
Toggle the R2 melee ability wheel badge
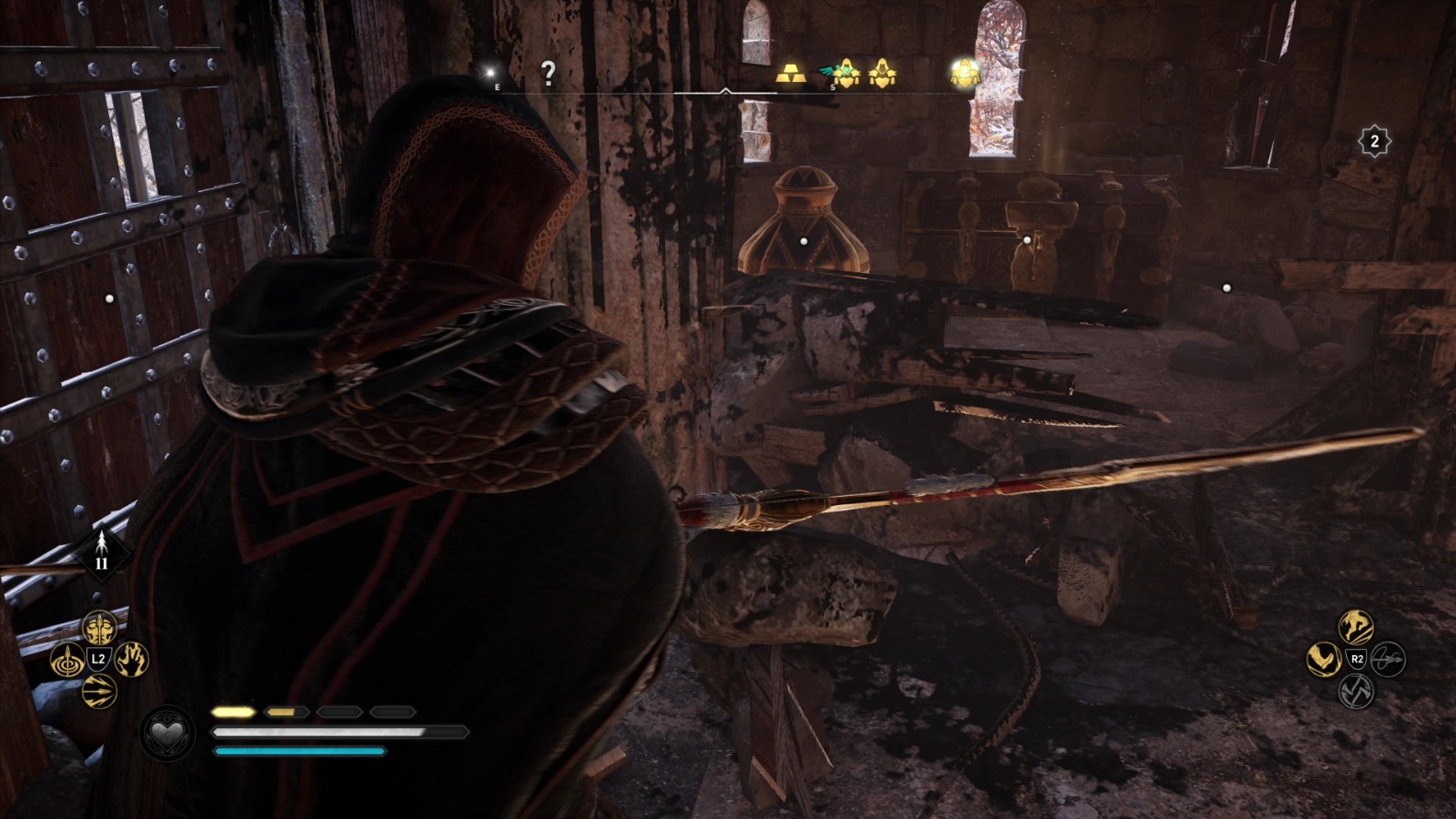click(x=1357, y=659)
